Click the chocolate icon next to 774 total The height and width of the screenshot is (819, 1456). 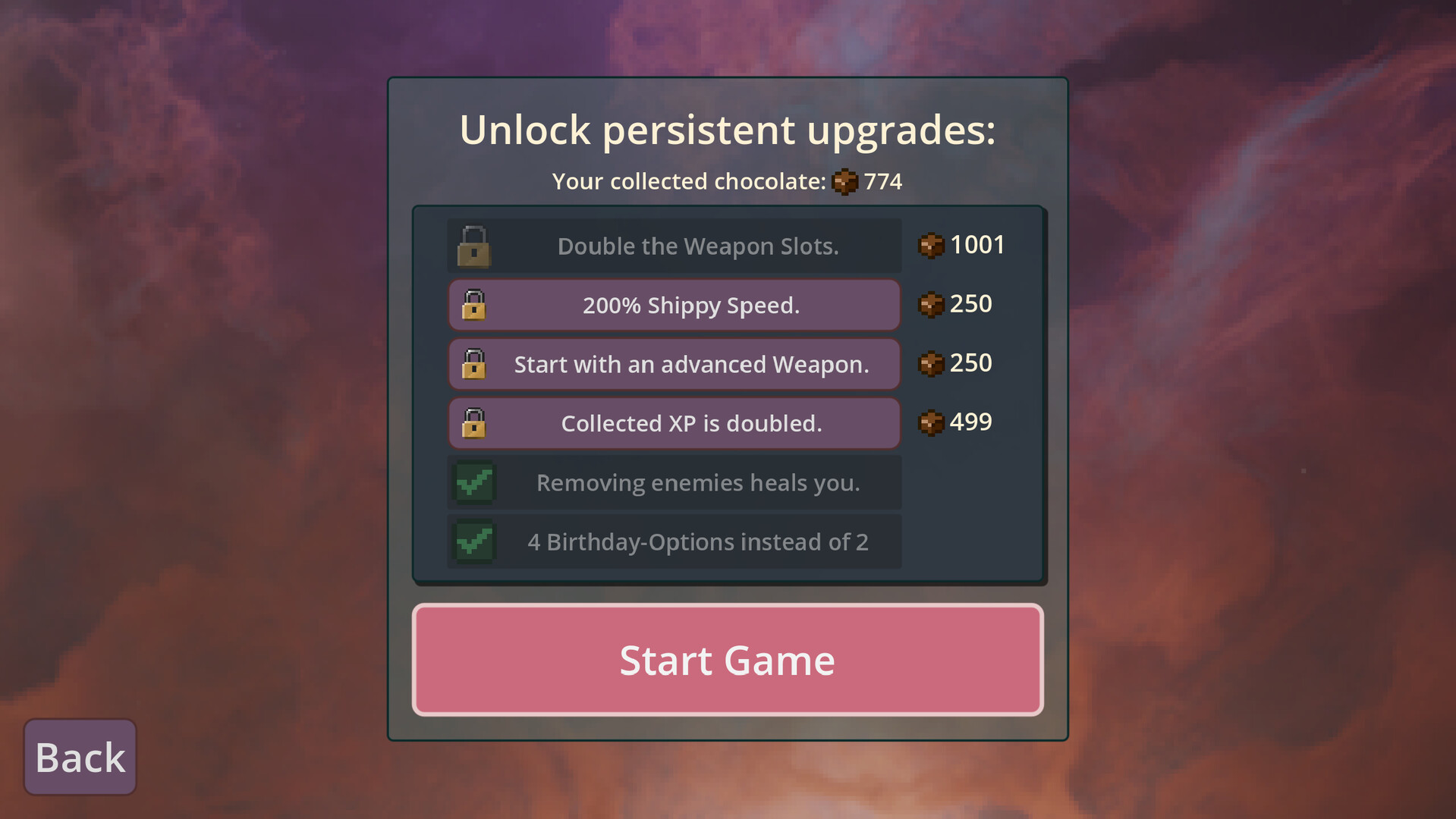[x=844, y=182]
